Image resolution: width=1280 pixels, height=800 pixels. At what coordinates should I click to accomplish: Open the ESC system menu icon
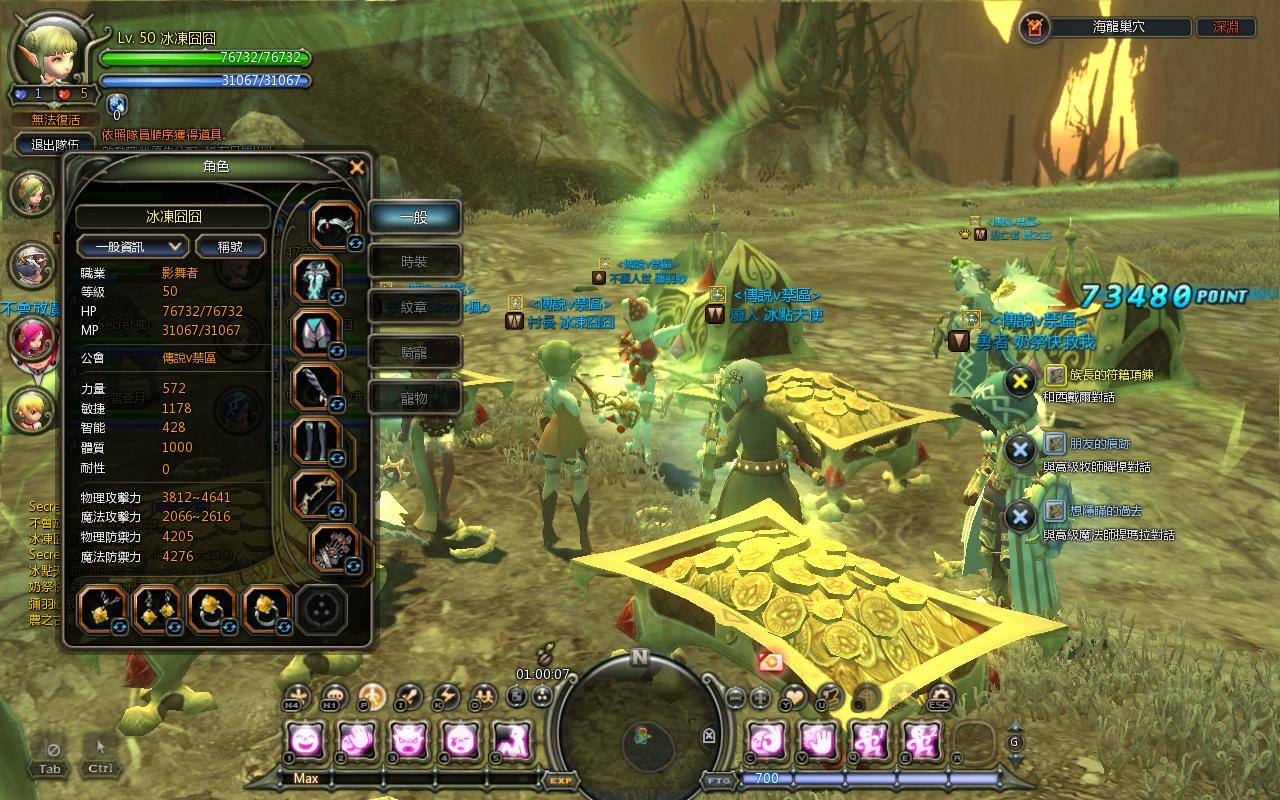click(940, 697)
